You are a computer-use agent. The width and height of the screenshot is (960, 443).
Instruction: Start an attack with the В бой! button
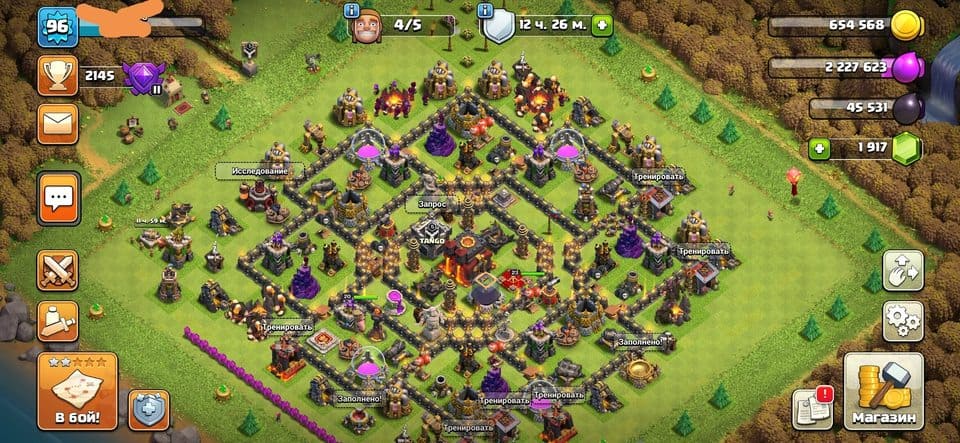pyautogui.click(x=77, y=390)
